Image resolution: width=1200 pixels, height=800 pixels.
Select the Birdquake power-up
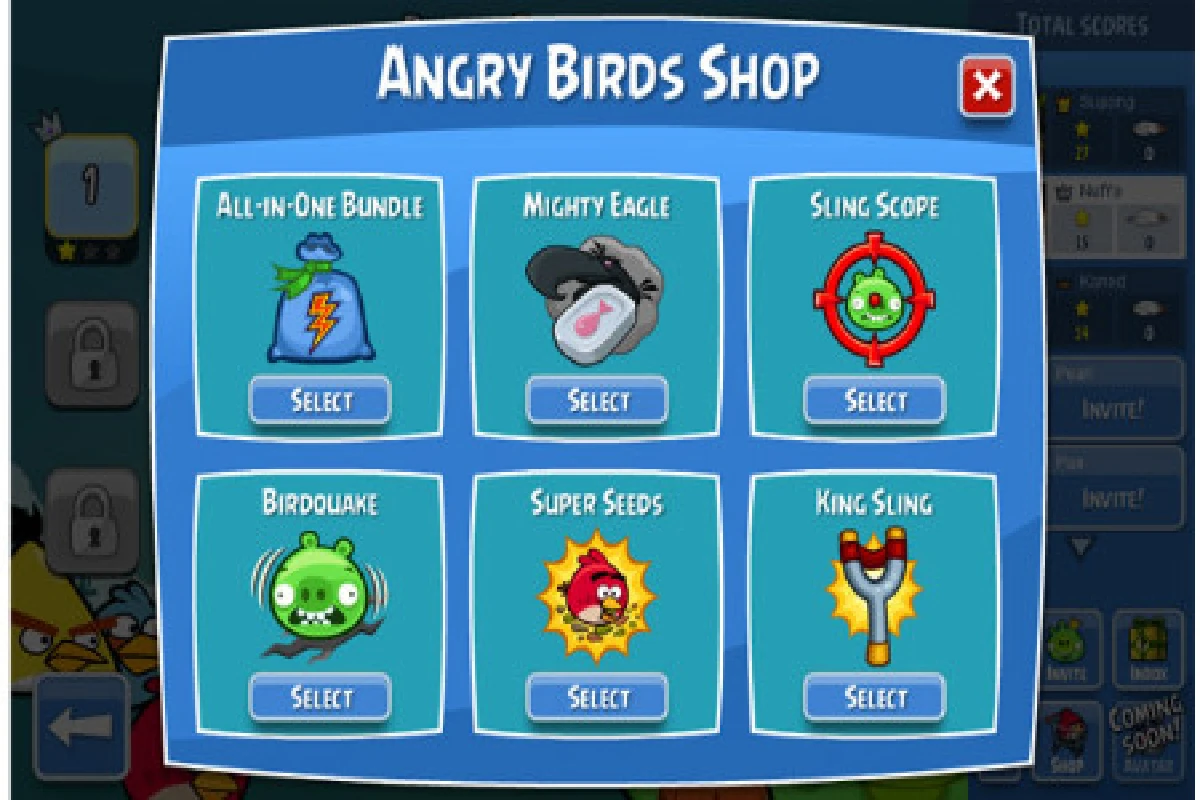(x=320, y=696)
